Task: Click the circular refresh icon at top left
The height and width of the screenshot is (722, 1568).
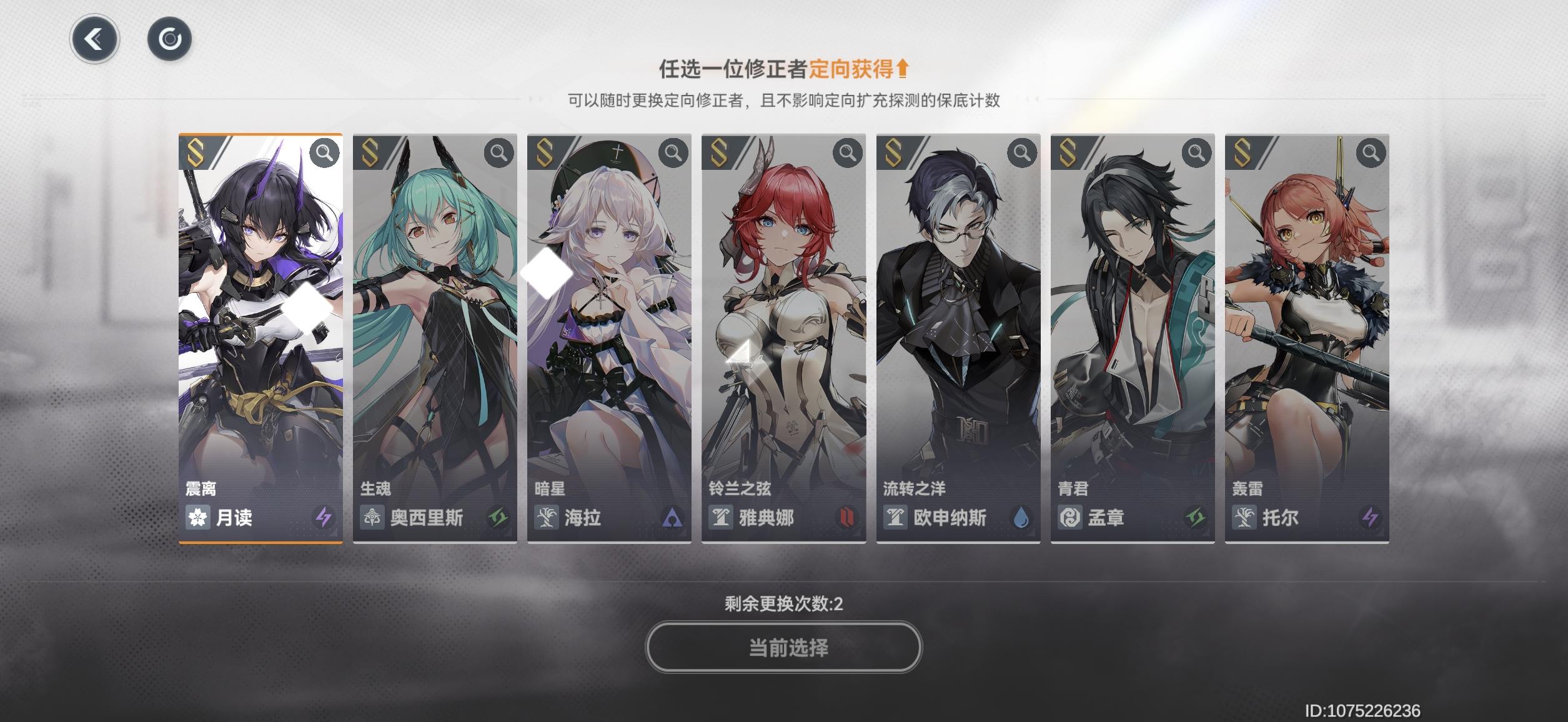Action: point(170,37)
